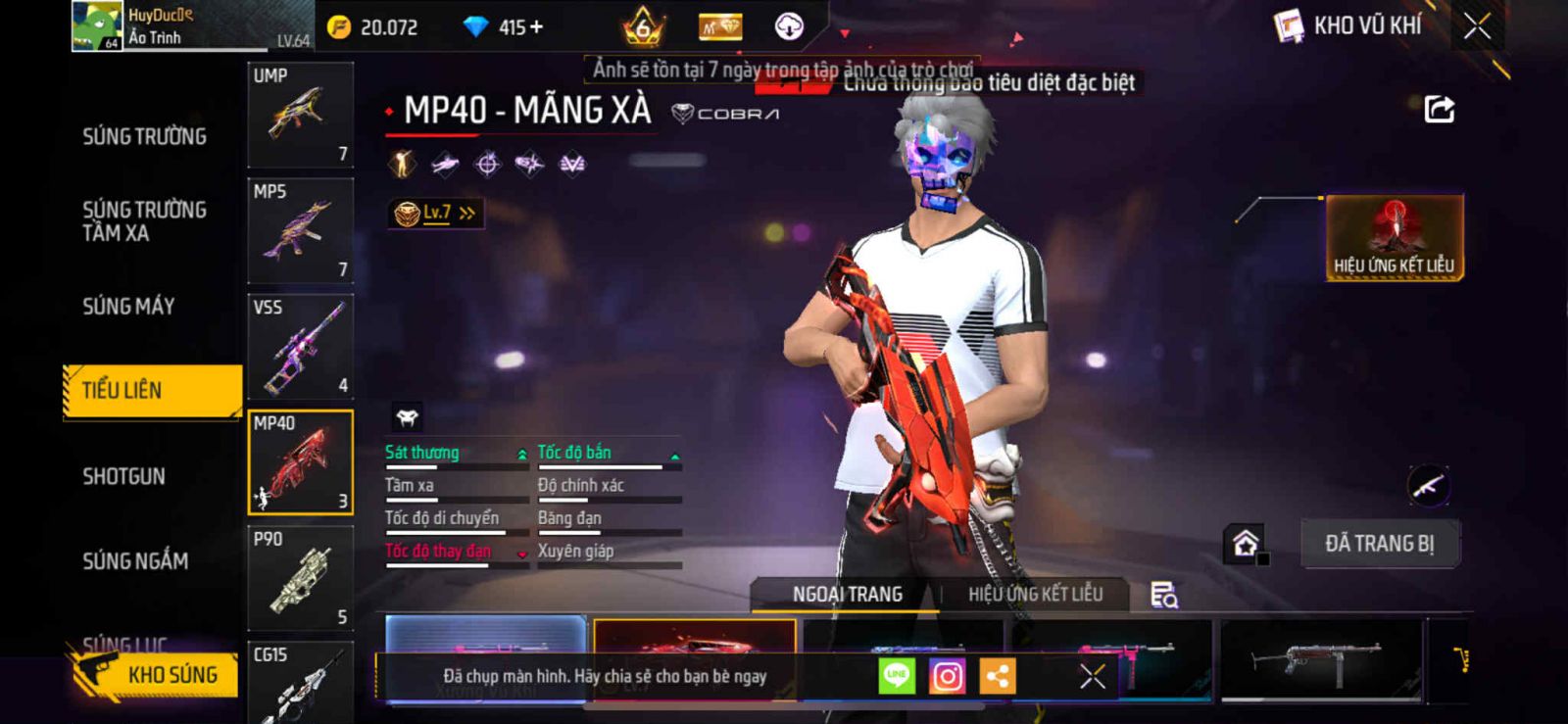
Task: Open the Lv.7 skin level upgrade
Action: [435, 213]
